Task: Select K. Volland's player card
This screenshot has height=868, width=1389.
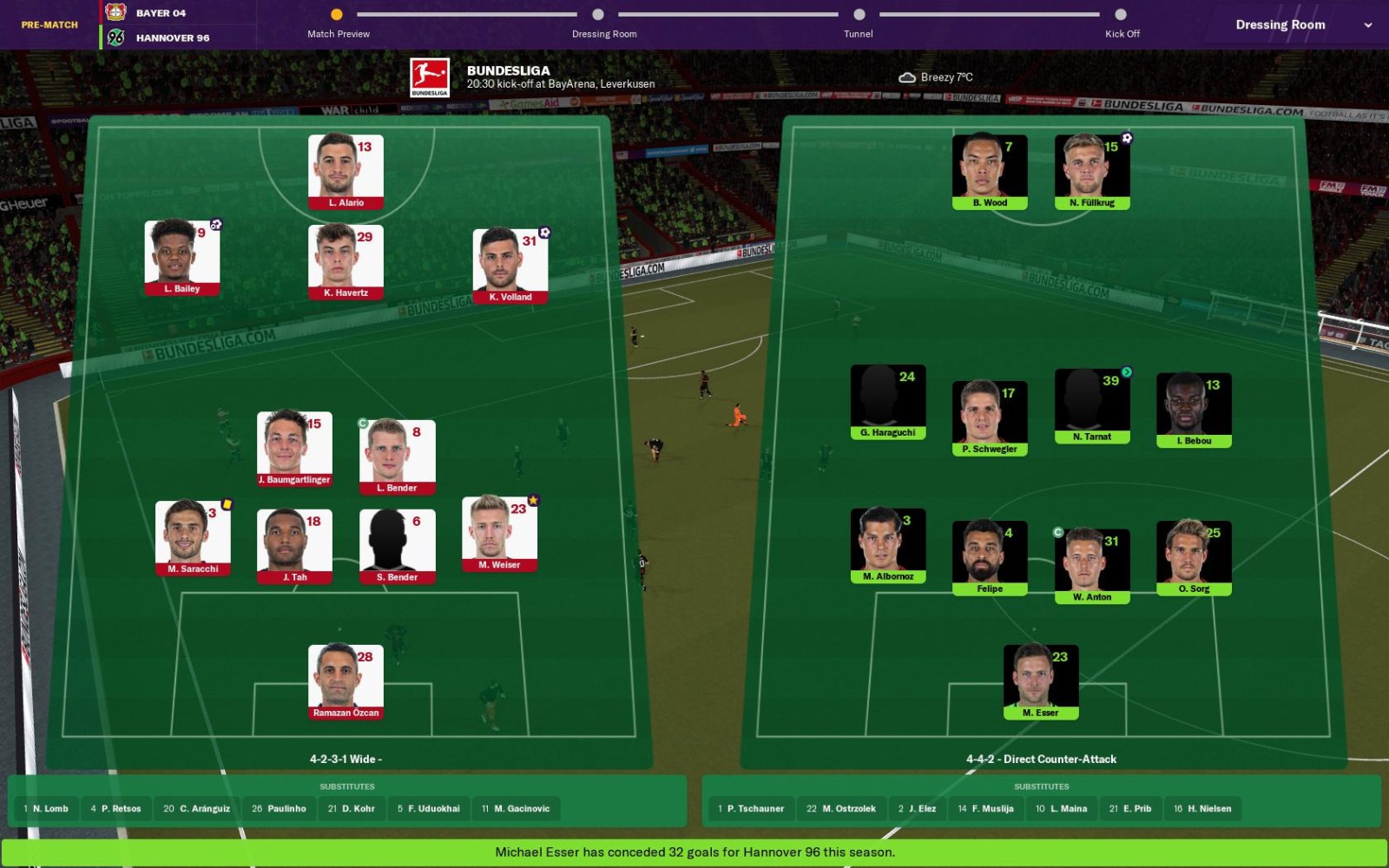Action: pos(510,266)
